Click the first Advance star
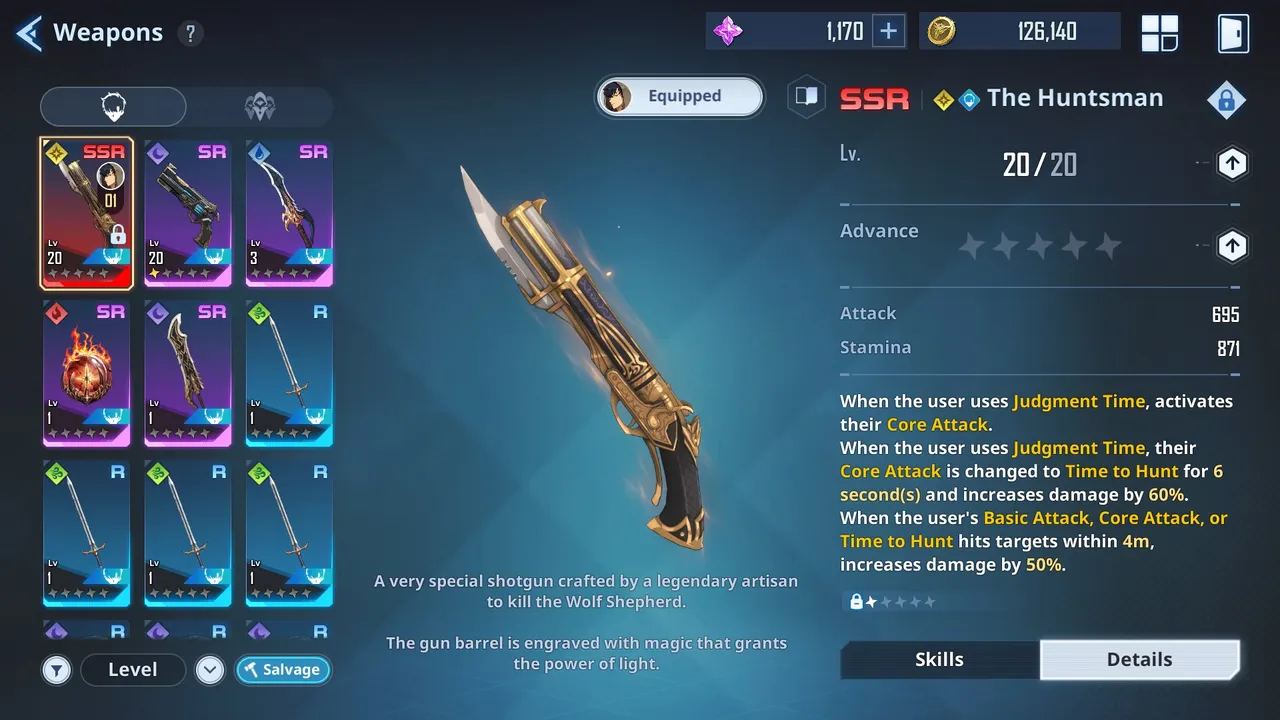 coord(970,244)
